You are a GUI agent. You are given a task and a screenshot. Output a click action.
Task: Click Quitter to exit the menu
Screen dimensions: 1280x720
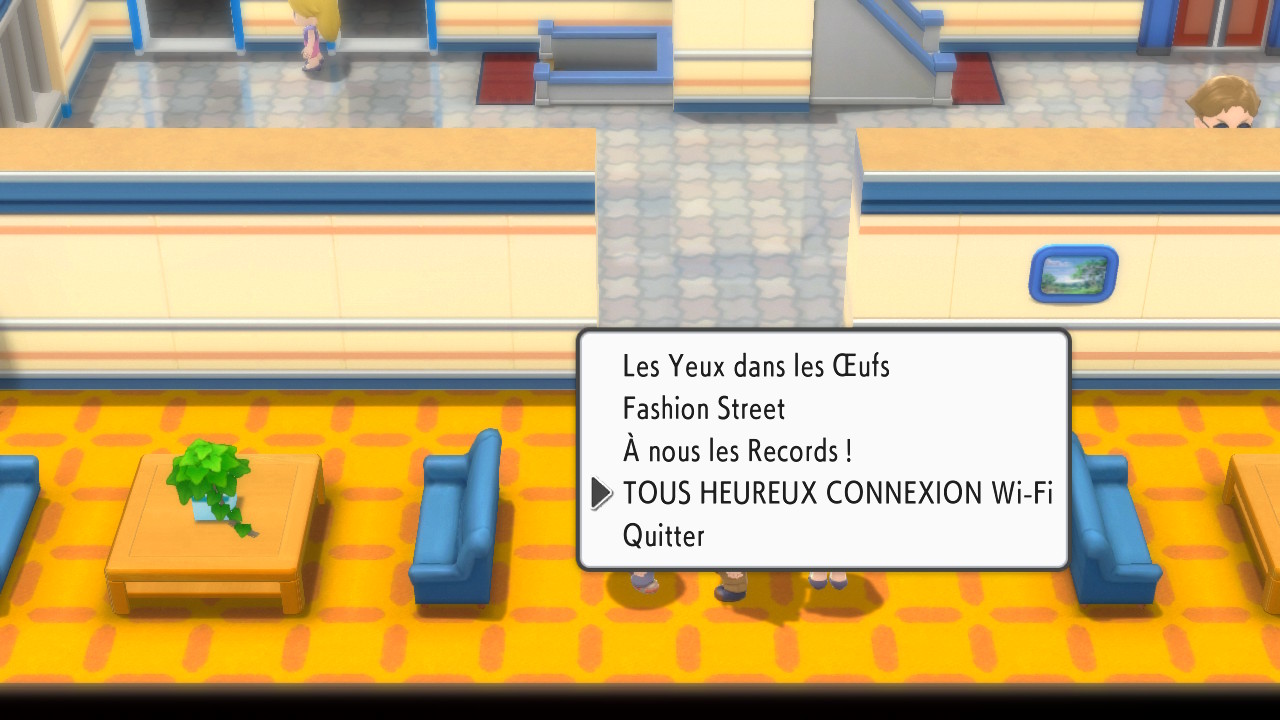tap(664, 536)
